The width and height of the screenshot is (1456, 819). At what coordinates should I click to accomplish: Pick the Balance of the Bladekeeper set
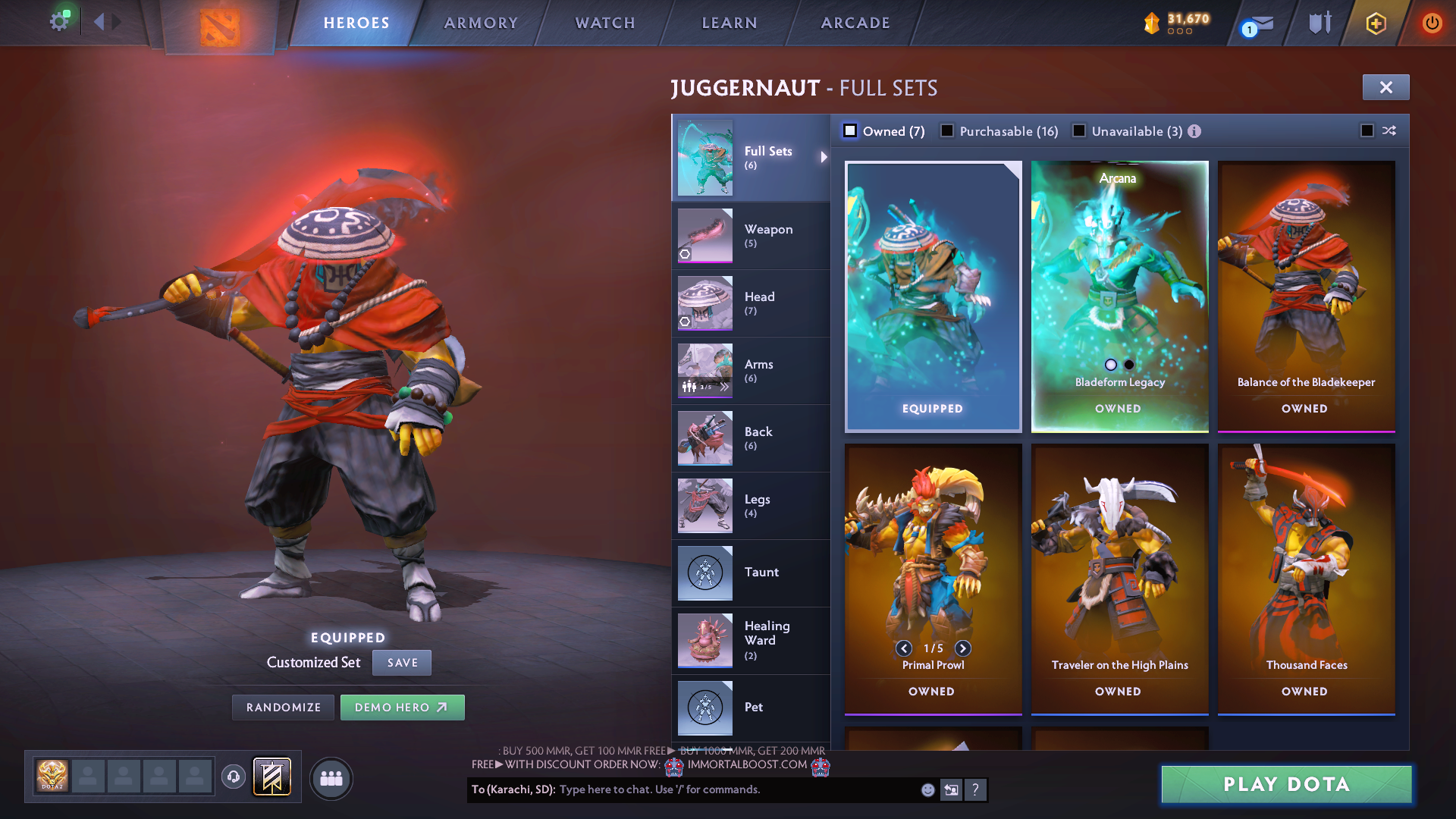coord(1306,296)
